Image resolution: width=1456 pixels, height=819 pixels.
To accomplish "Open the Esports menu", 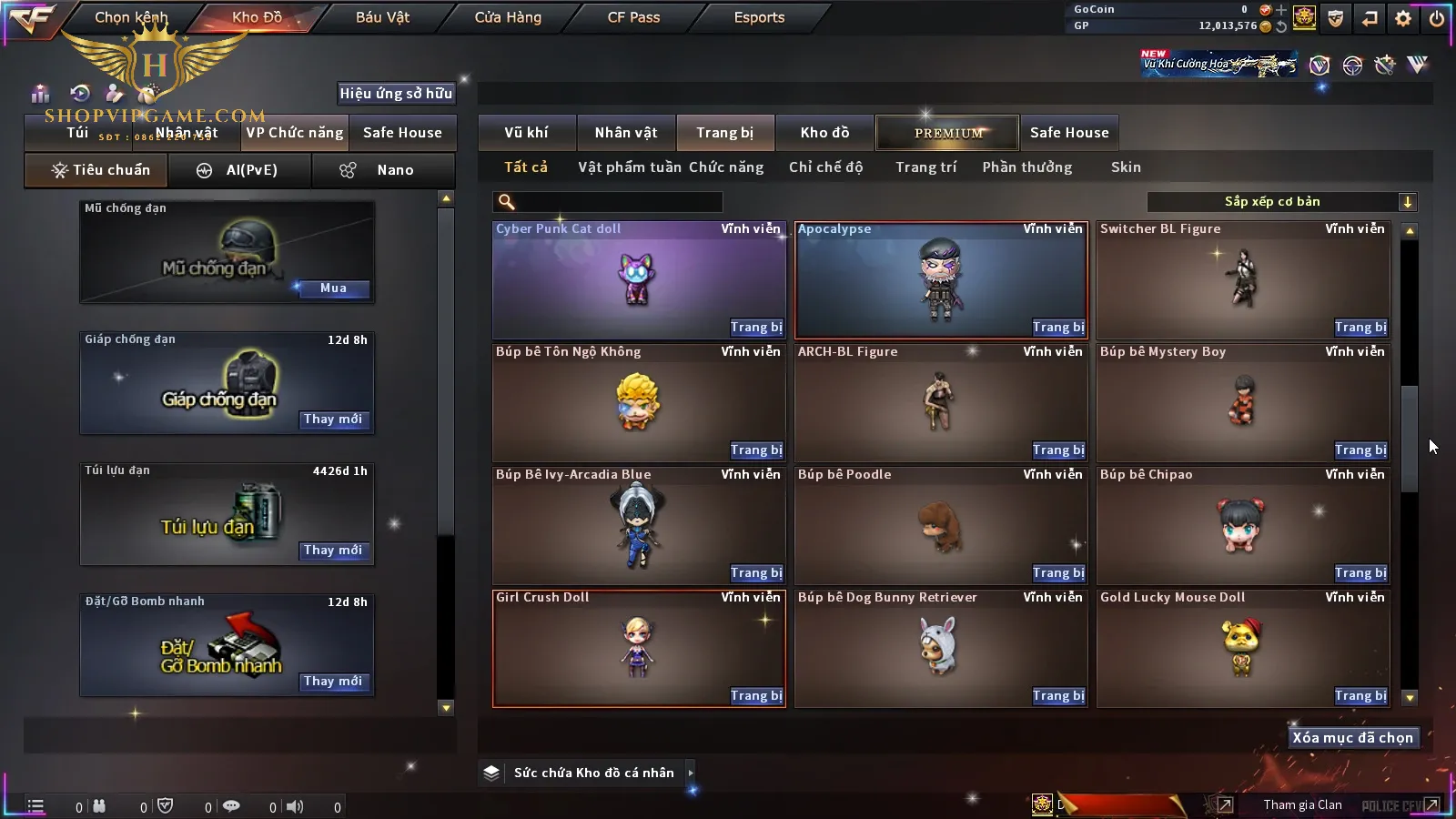I will [x=759, y=17].
